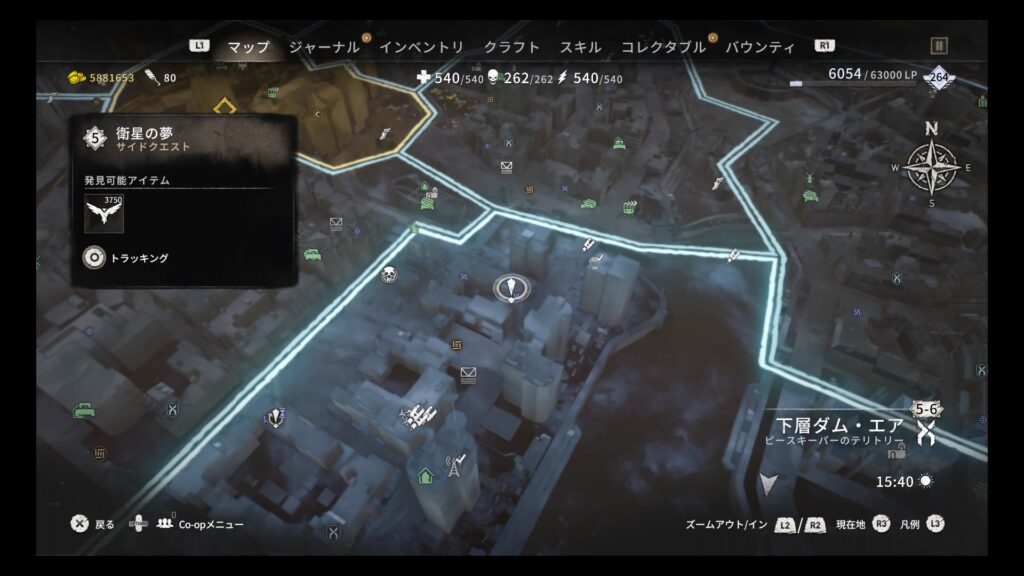This screenshot has width=1024, height=576.
Task: Select the クラフト tab
Action: click(511, 47)
